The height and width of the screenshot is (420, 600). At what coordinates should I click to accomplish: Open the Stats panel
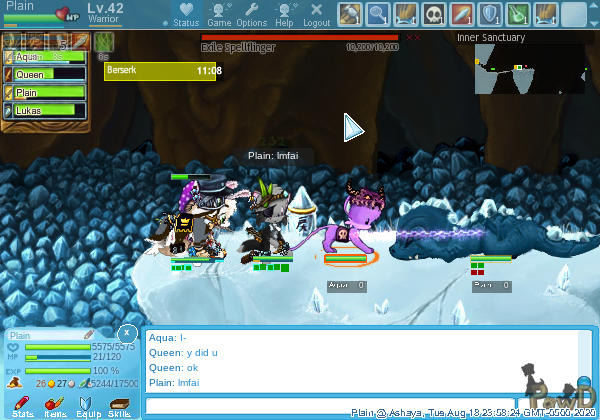(x=24, y=404)
